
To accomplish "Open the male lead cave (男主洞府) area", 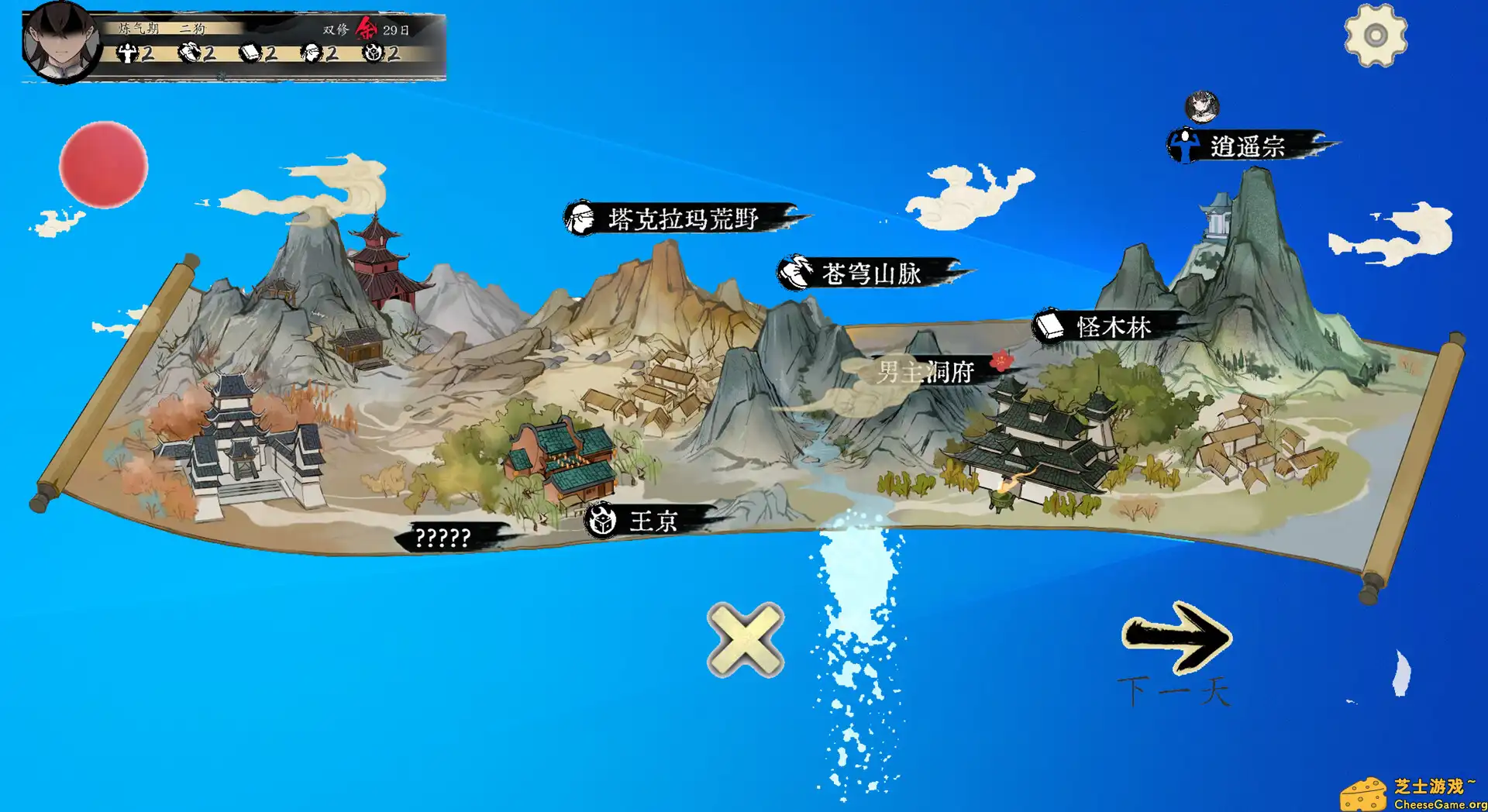I will click(926, 371).
